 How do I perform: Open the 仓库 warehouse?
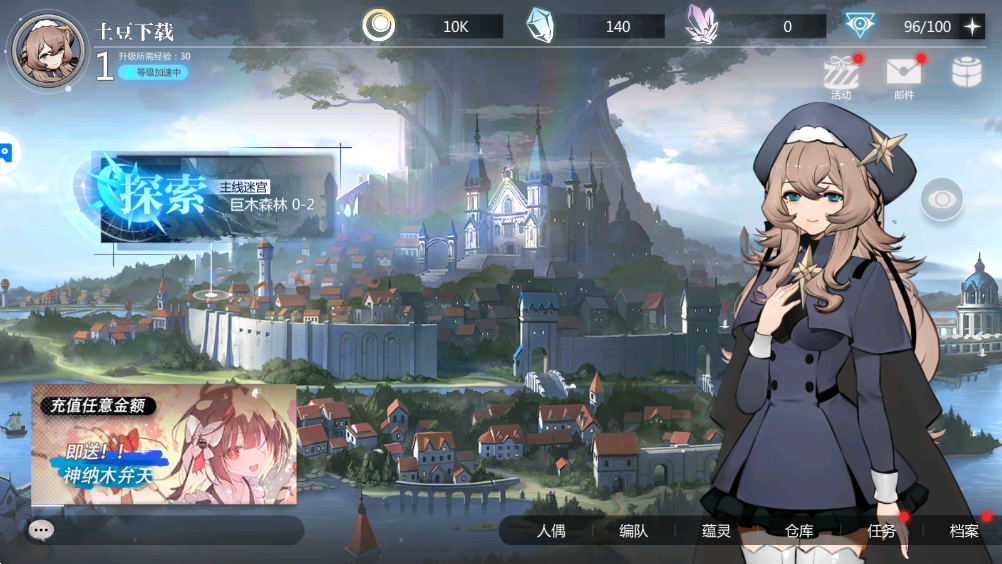tap(799, 531)
